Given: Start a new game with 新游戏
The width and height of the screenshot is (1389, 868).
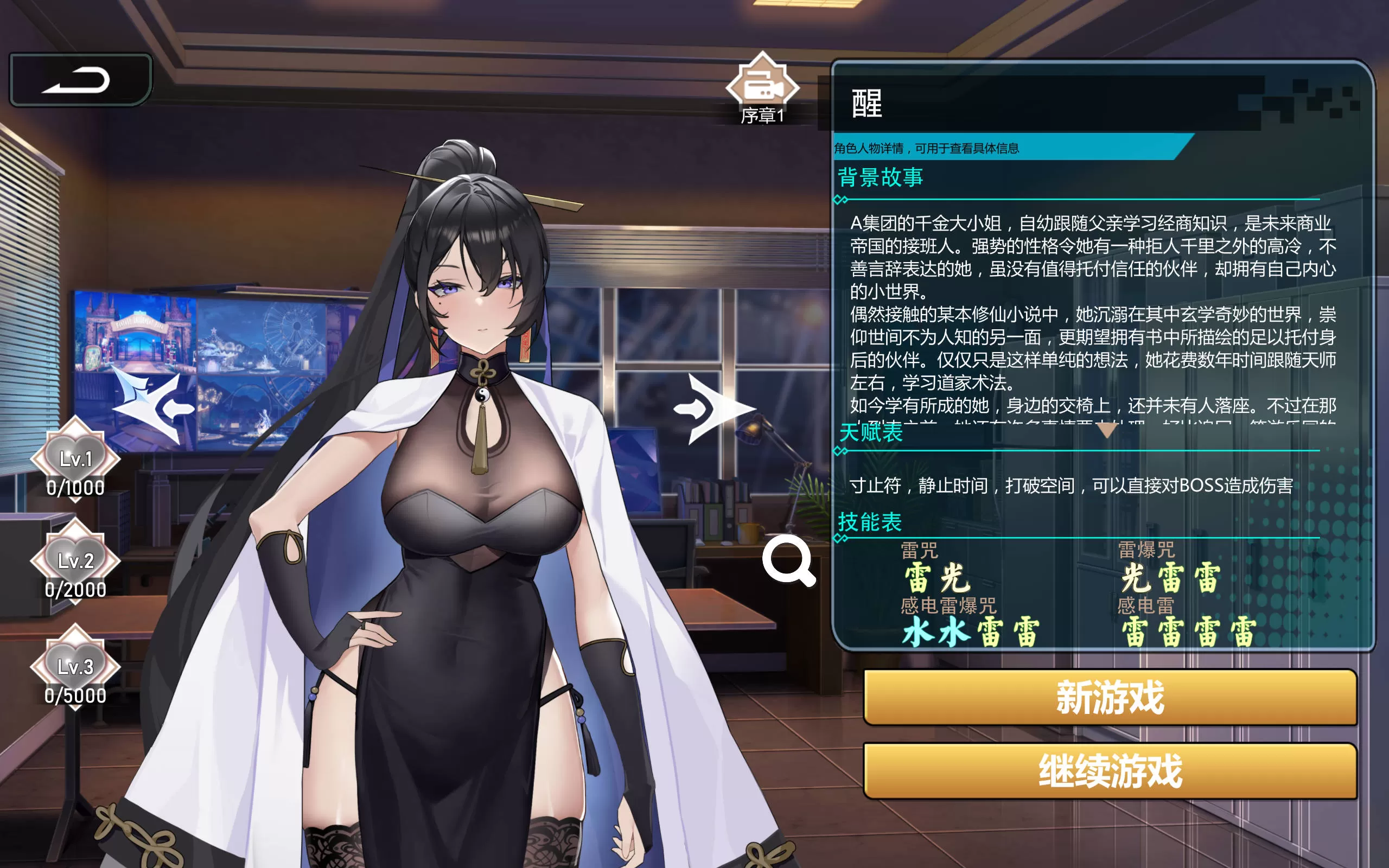Looking at the screenshot, I should [x=1110, y=697].
